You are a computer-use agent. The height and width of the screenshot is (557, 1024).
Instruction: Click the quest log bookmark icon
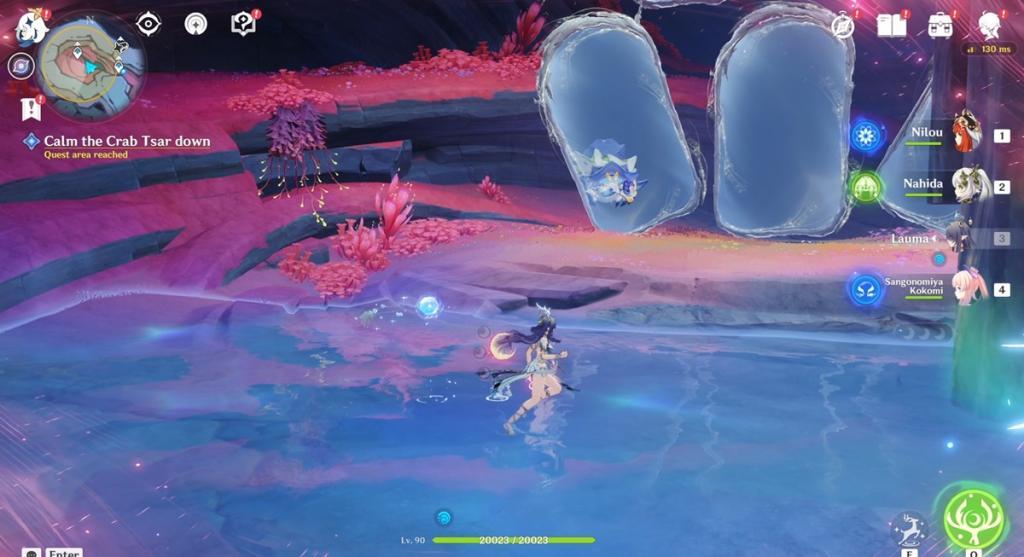pyautogui.click(x=30, y=107)
